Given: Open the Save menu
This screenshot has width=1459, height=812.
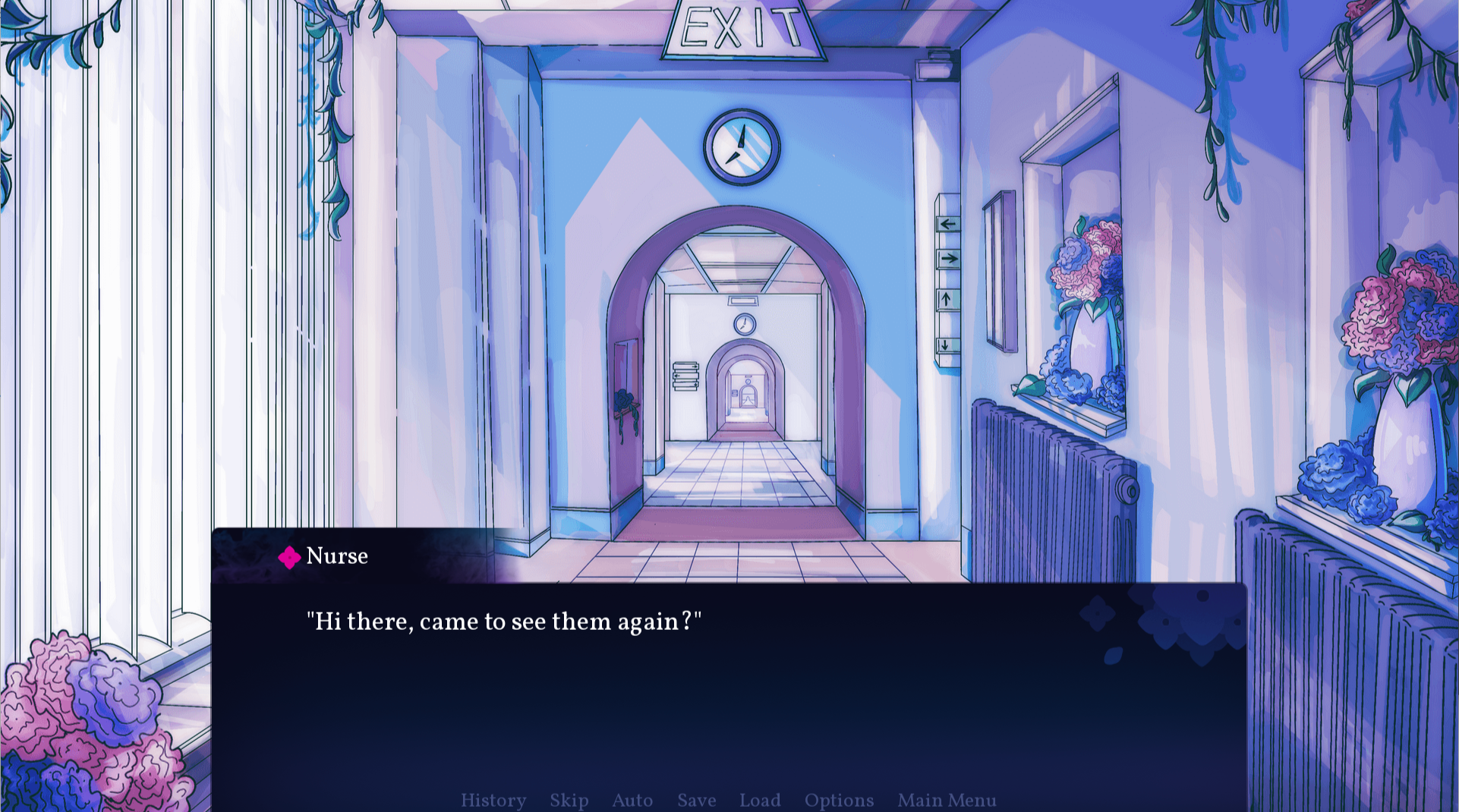Looking at the screenshot, I should click(696, 800).
